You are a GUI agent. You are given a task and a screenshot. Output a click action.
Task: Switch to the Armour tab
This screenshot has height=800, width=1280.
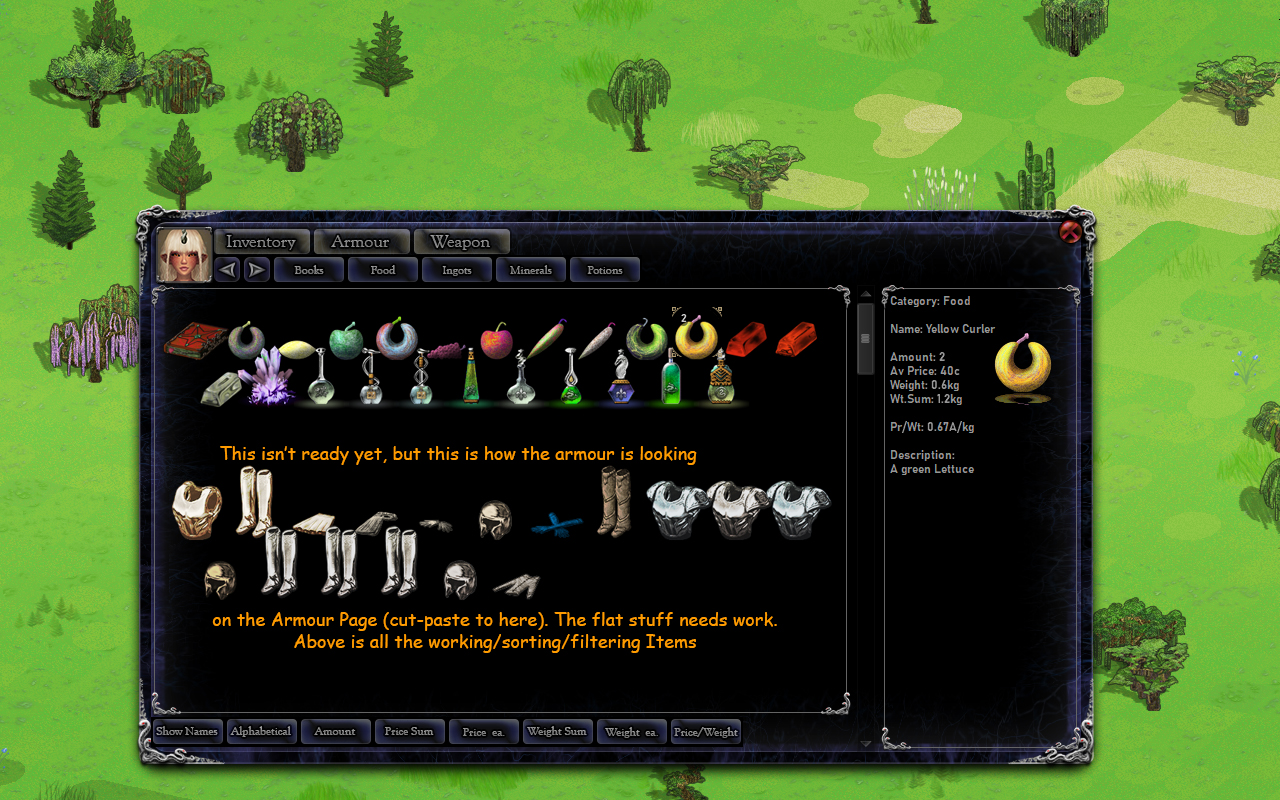pos(361,241)
